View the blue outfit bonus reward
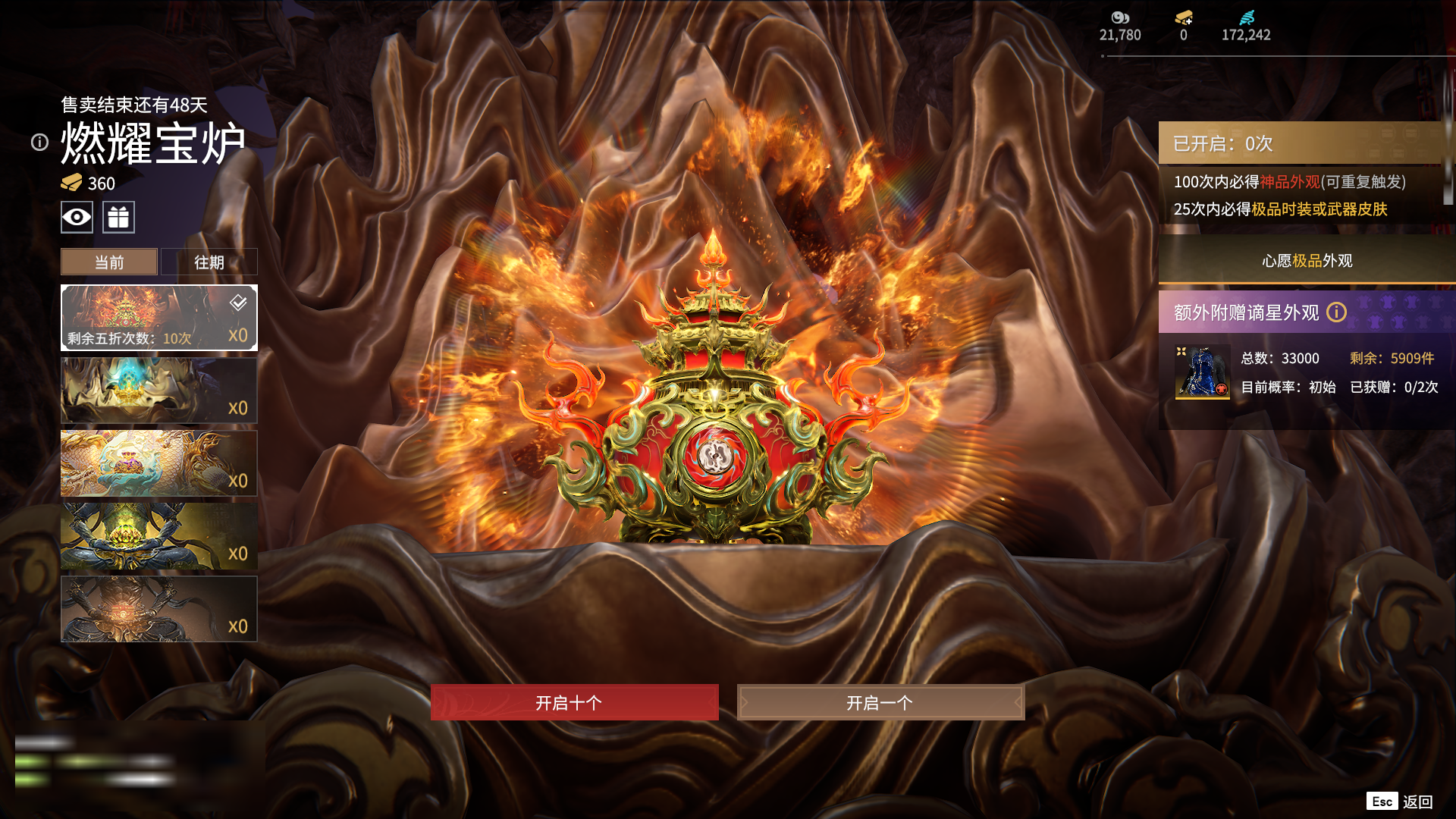 pos(1202,372)
